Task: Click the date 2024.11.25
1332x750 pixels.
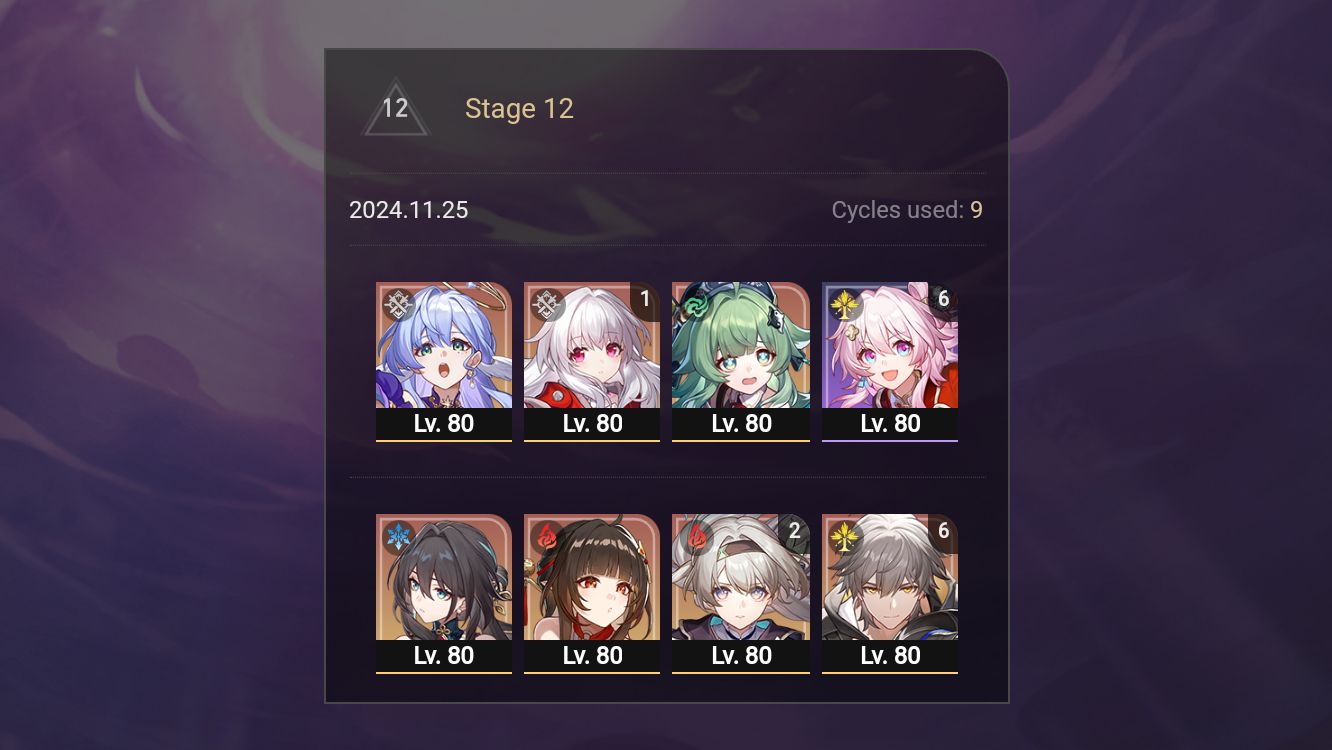Action: click(x=410, y=210)
